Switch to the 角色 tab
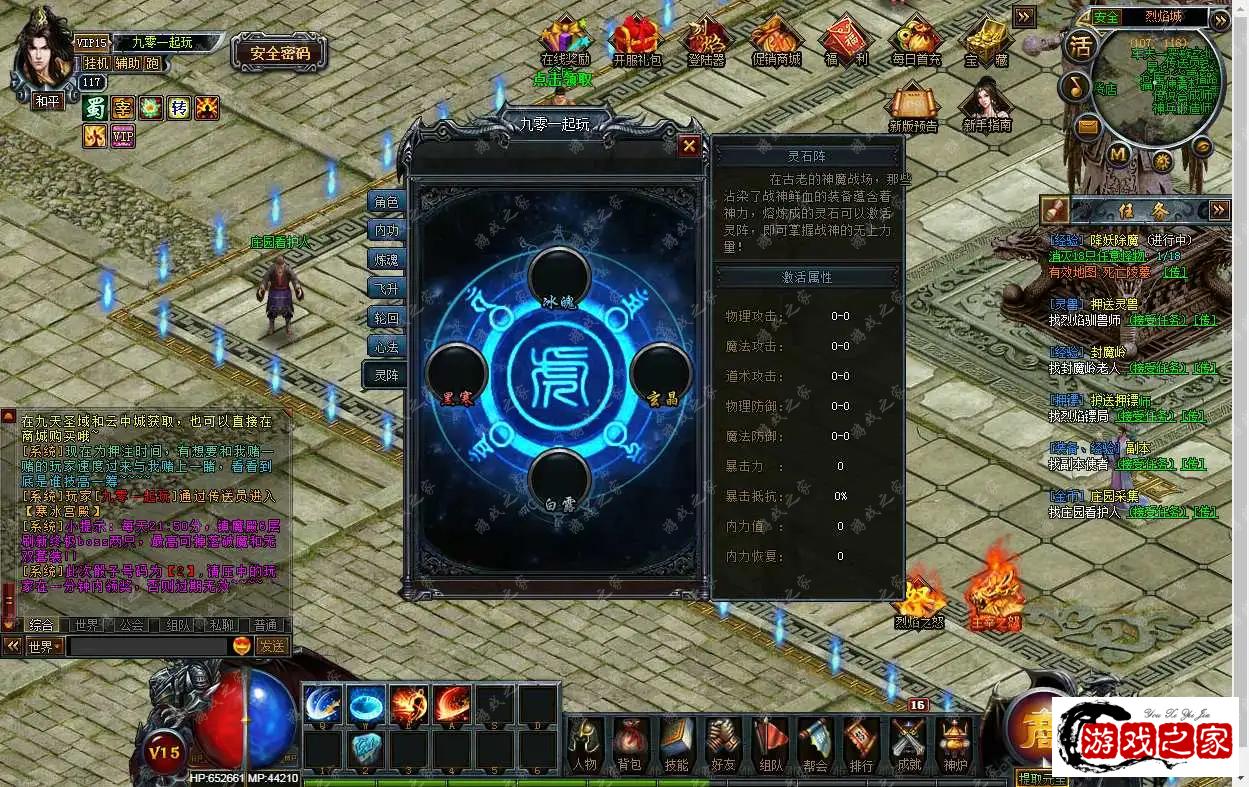The width and height of the screenshot is (1249, 787). pyautogui.click(x=386, y=202)
